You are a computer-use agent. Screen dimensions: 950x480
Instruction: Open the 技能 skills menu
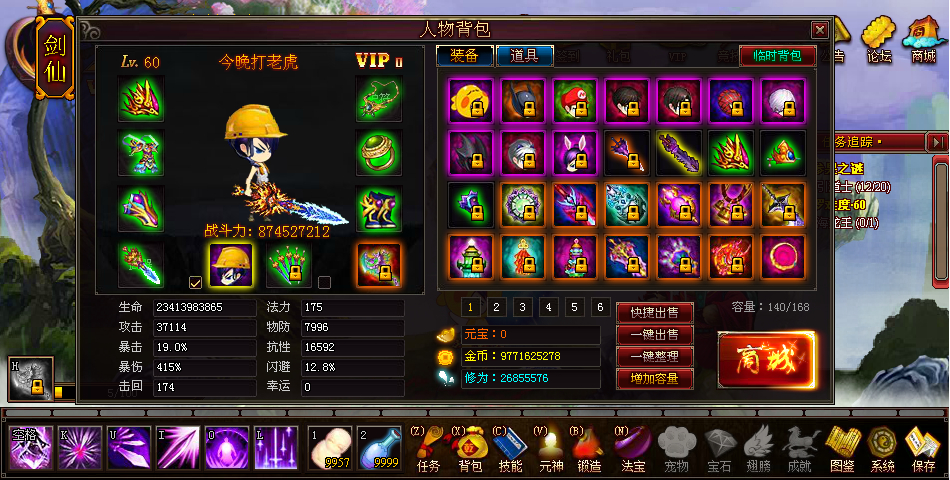click(x=510, y=448)
